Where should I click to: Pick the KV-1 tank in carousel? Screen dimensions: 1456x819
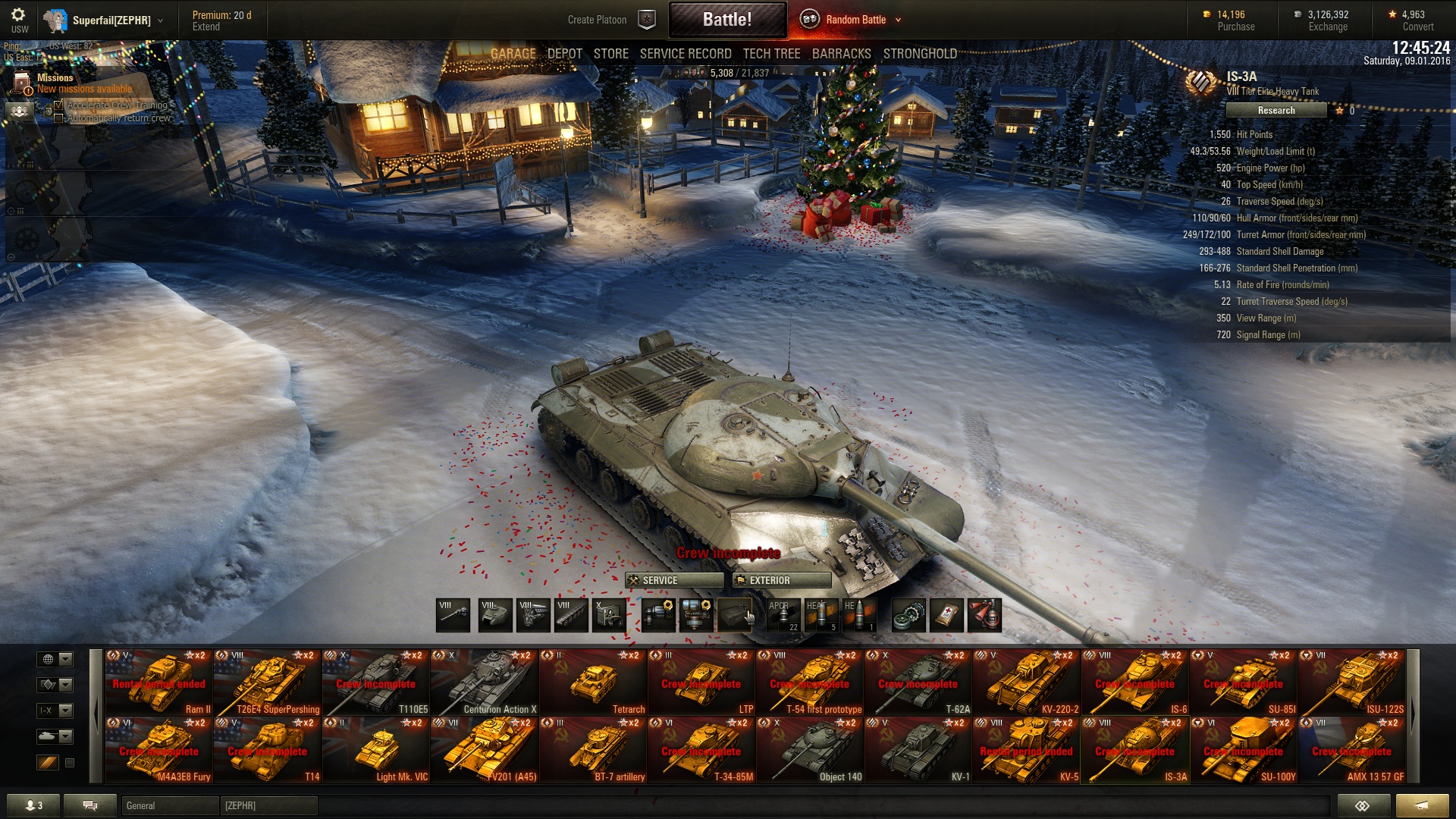pos(918,751)
